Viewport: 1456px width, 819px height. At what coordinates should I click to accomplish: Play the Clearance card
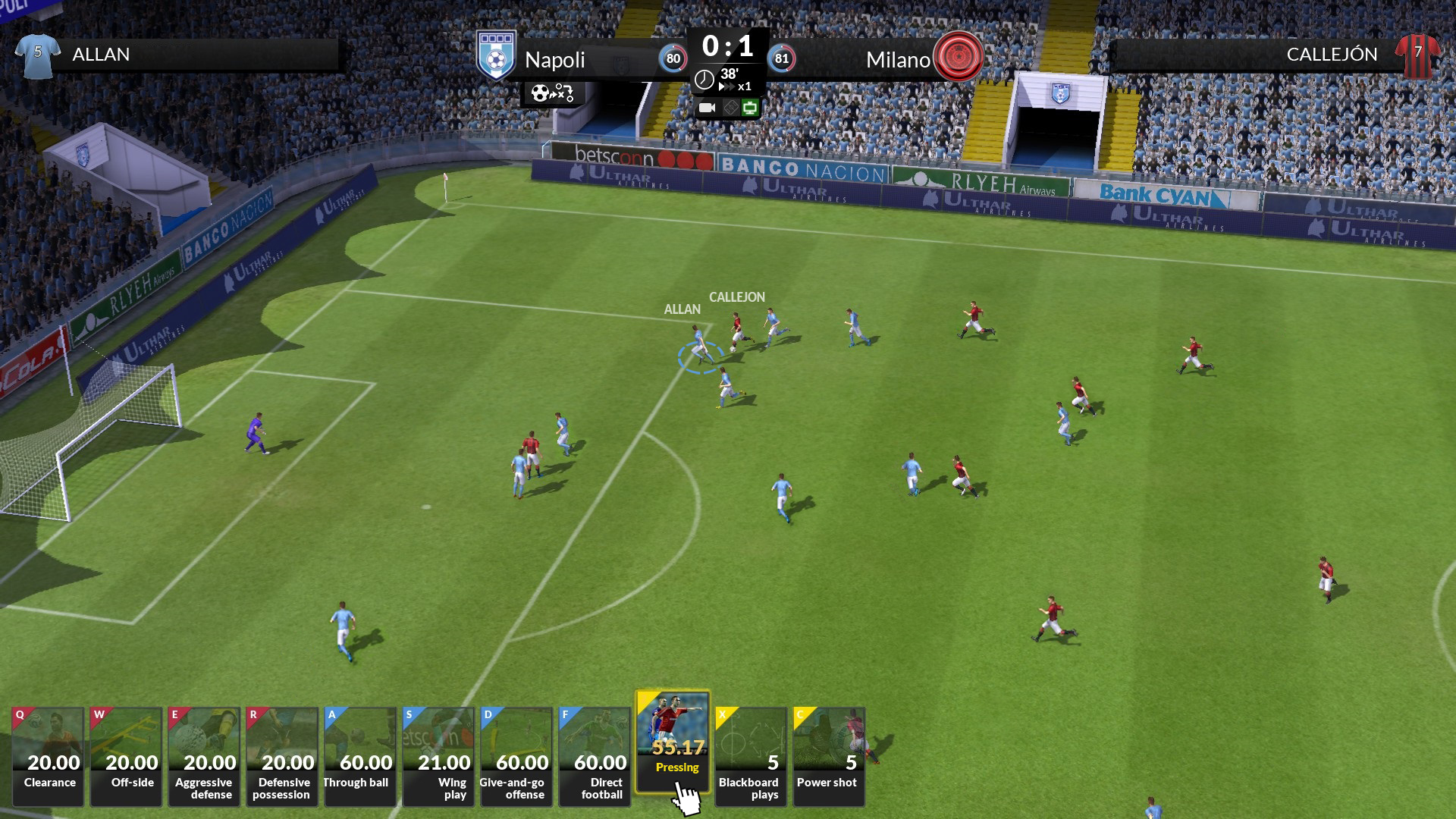(x=47, y=755)
